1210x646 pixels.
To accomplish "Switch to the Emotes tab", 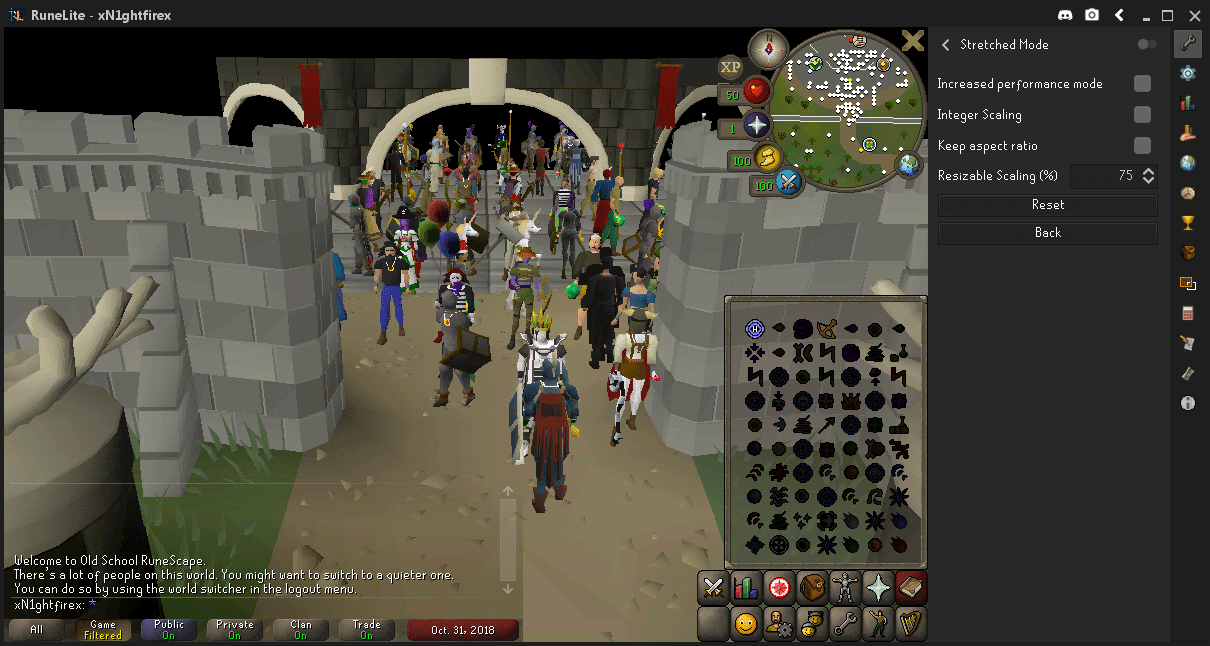I will [x=878, y=624].
